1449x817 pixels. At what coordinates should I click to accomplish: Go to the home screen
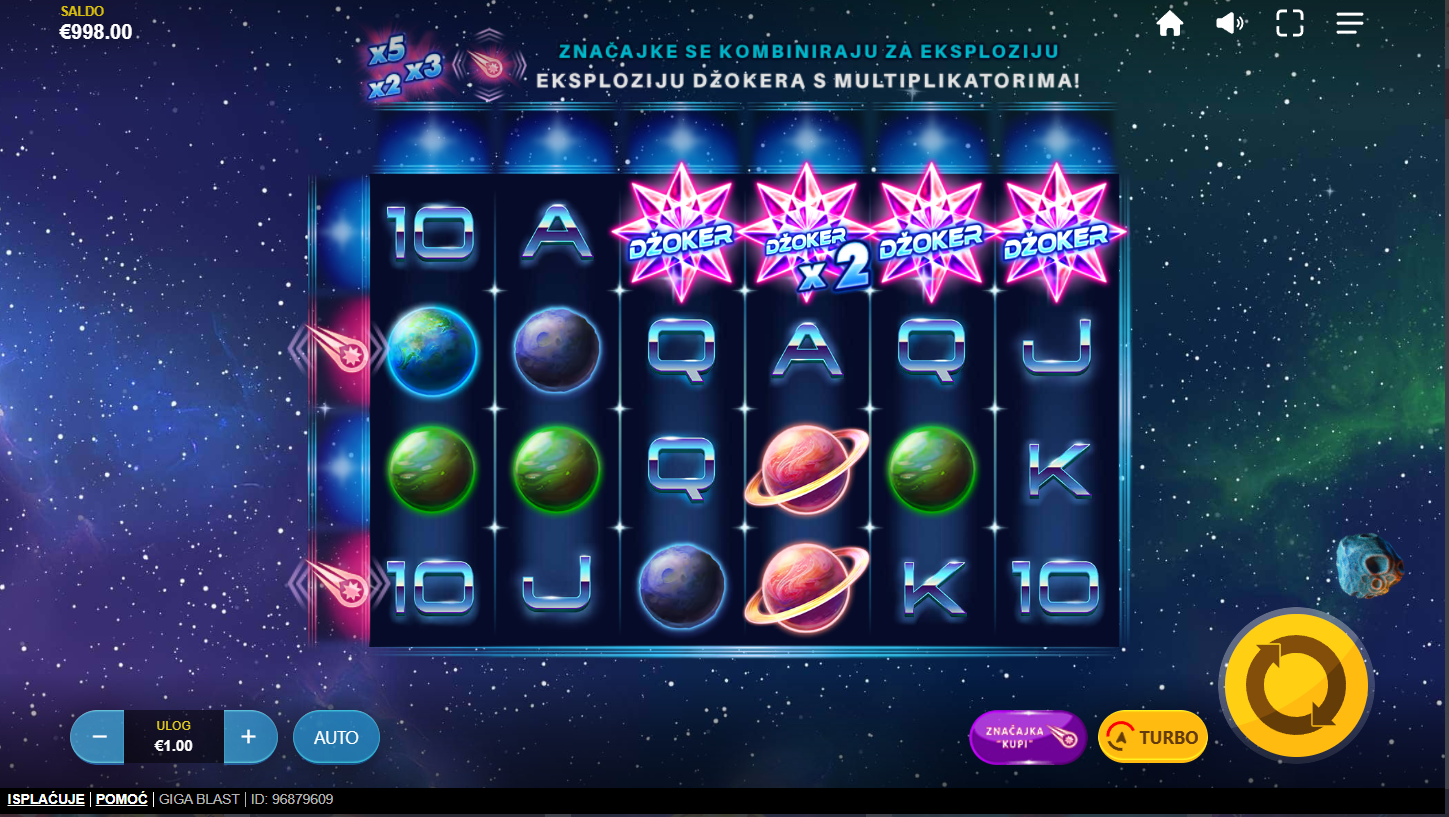(1170, 23)
